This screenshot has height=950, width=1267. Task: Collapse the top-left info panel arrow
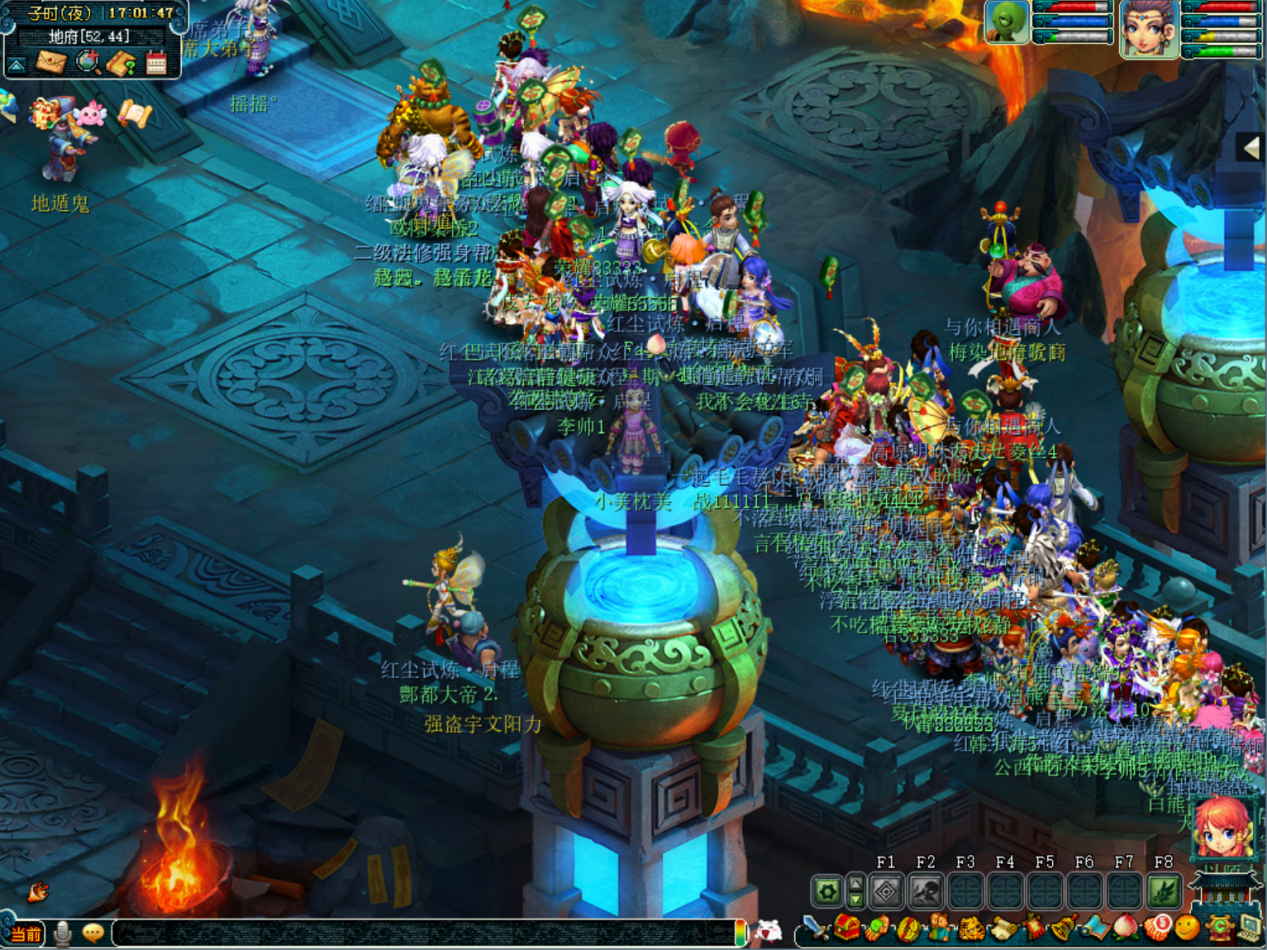(x=17, y=66)
